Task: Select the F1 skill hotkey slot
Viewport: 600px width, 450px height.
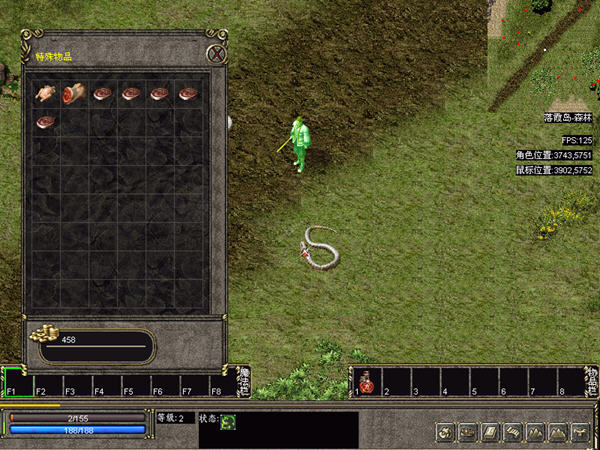Action: point(17,382)
